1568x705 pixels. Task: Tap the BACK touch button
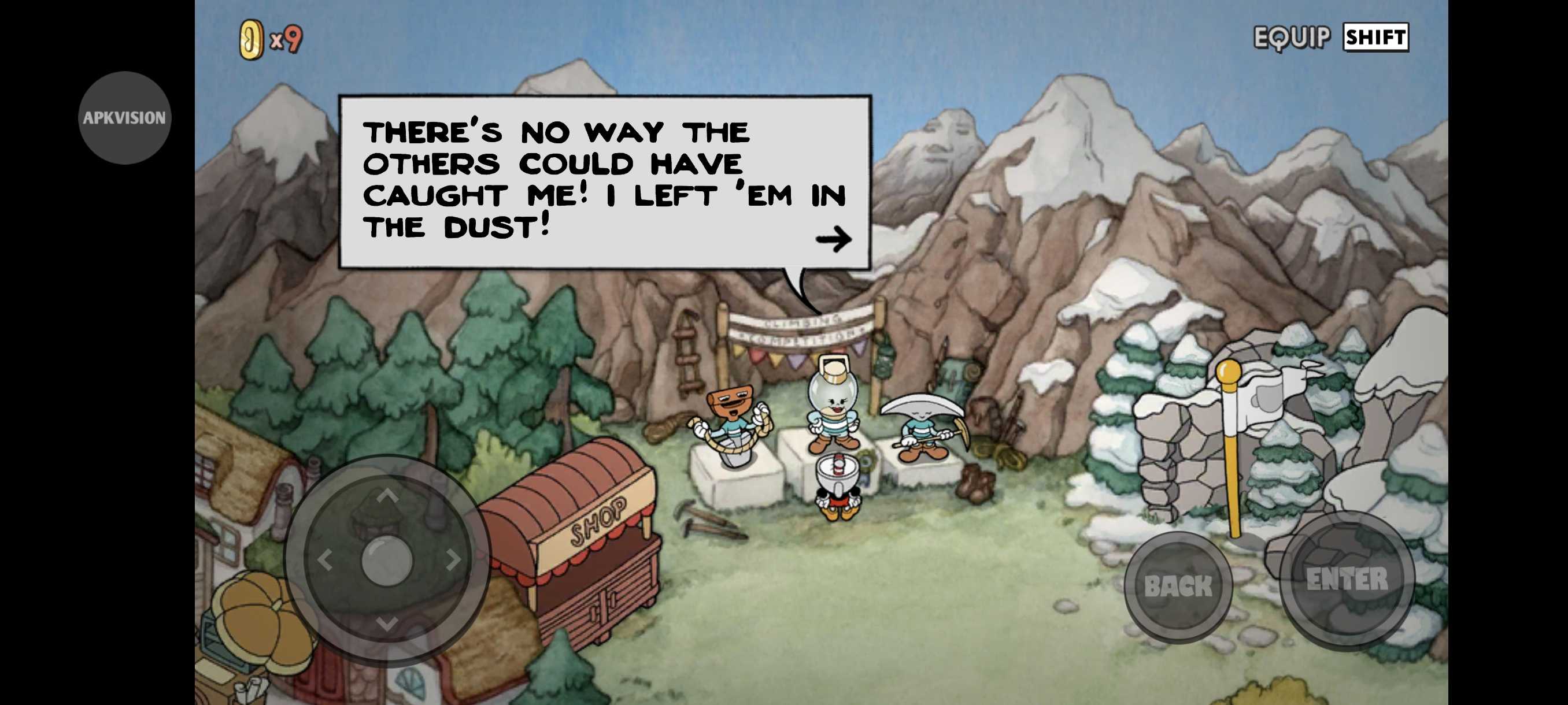[x=1178, y=586]
